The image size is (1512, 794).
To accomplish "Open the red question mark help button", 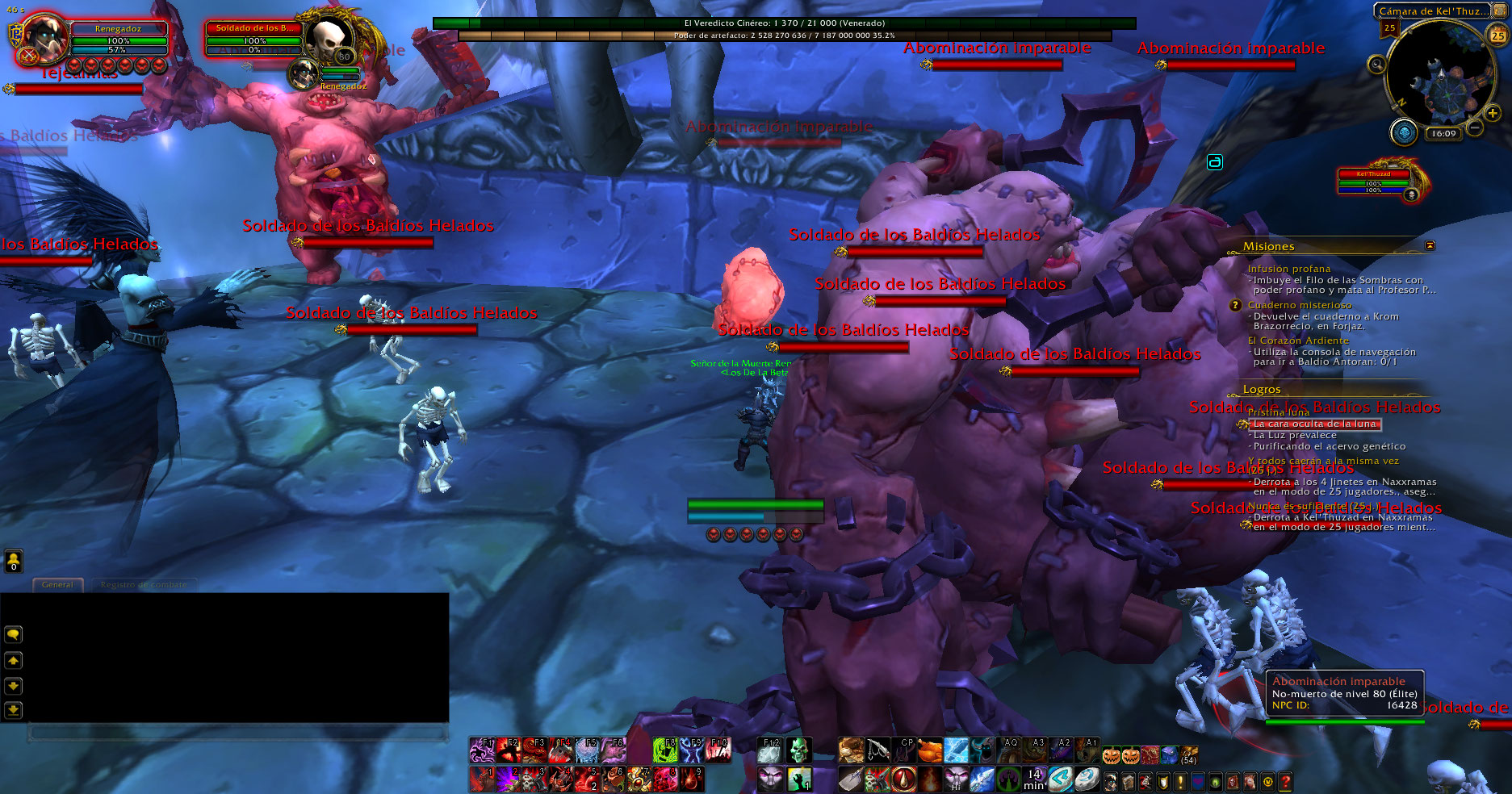I will click(1285, 781).
